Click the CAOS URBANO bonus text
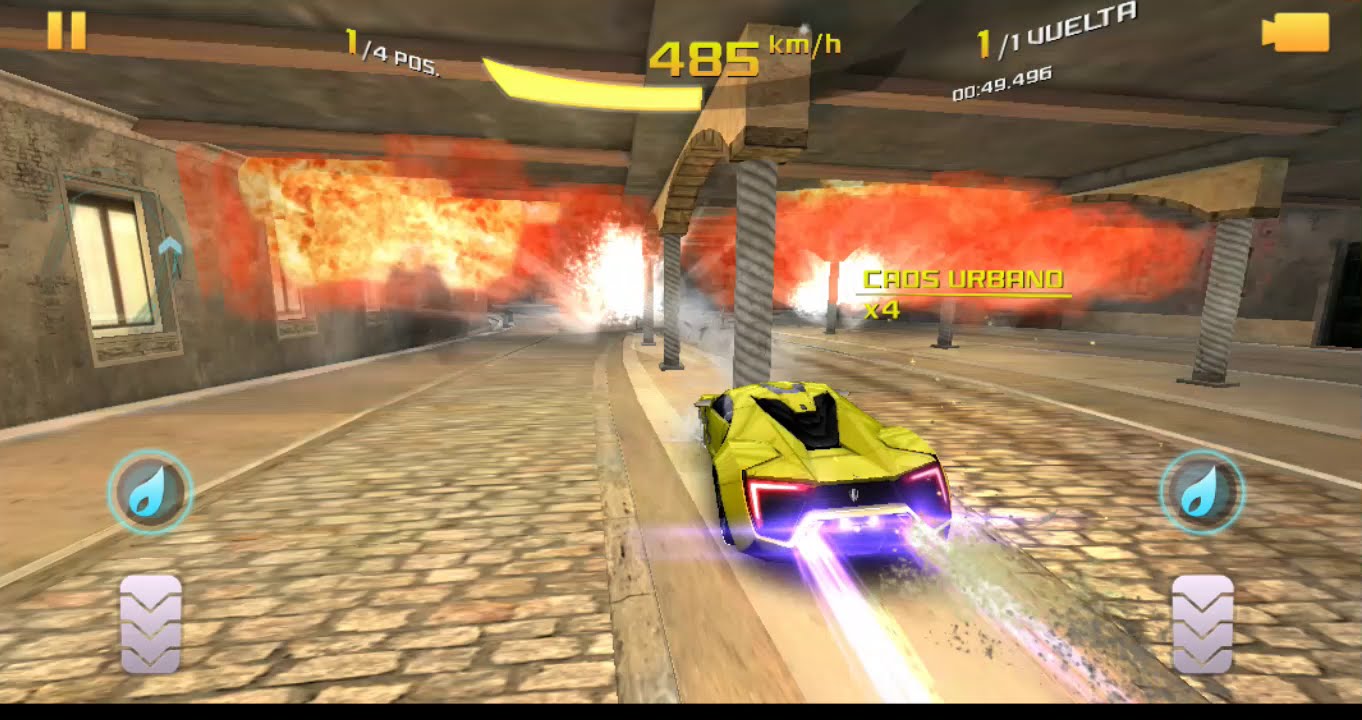The image size is (1362, 720). point(963,280)
